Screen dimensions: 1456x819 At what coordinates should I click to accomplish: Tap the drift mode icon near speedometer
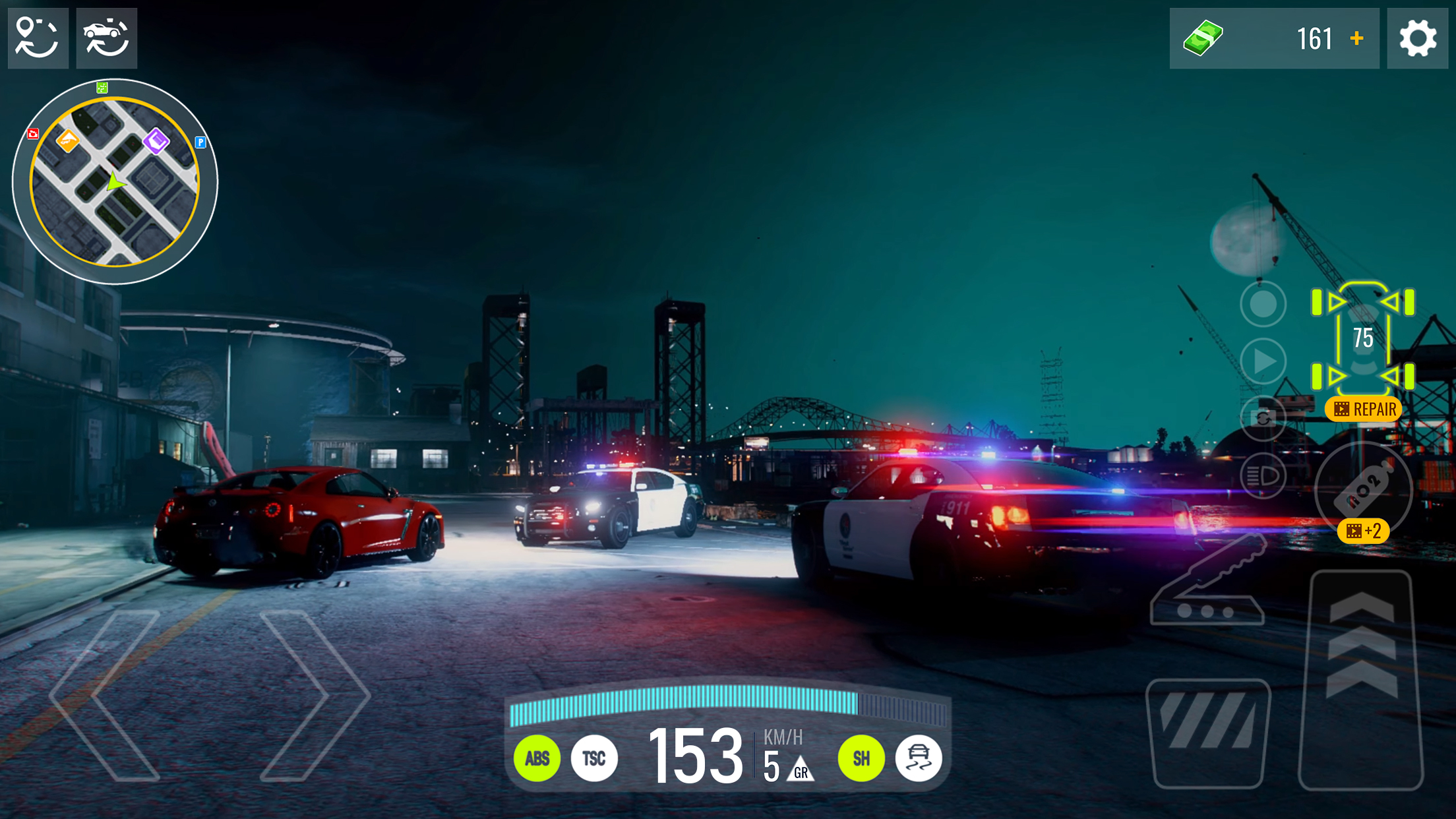pos(919,759)
